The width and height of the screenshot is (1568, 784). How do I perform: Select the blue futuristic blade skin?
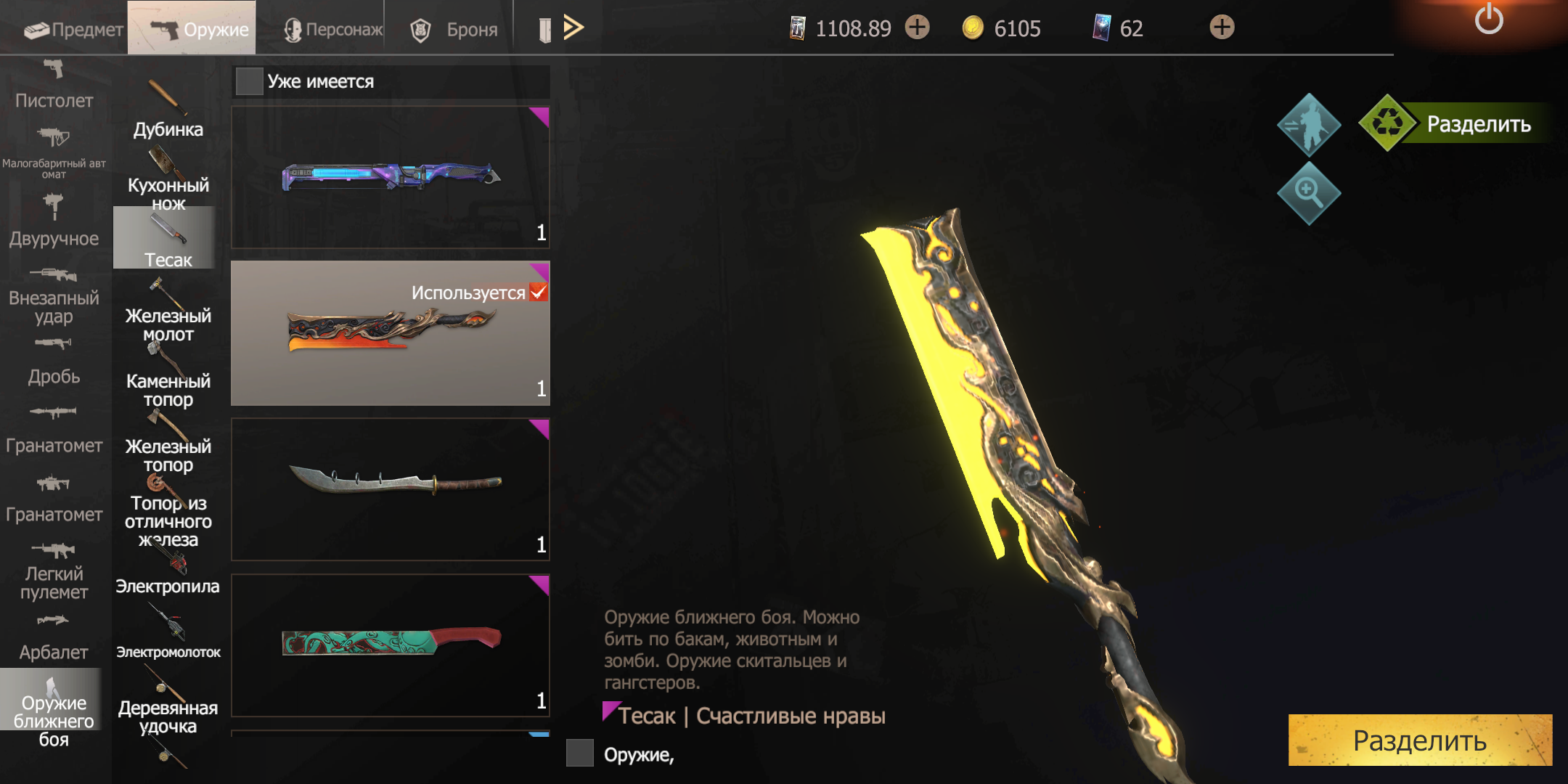(391, 177)
